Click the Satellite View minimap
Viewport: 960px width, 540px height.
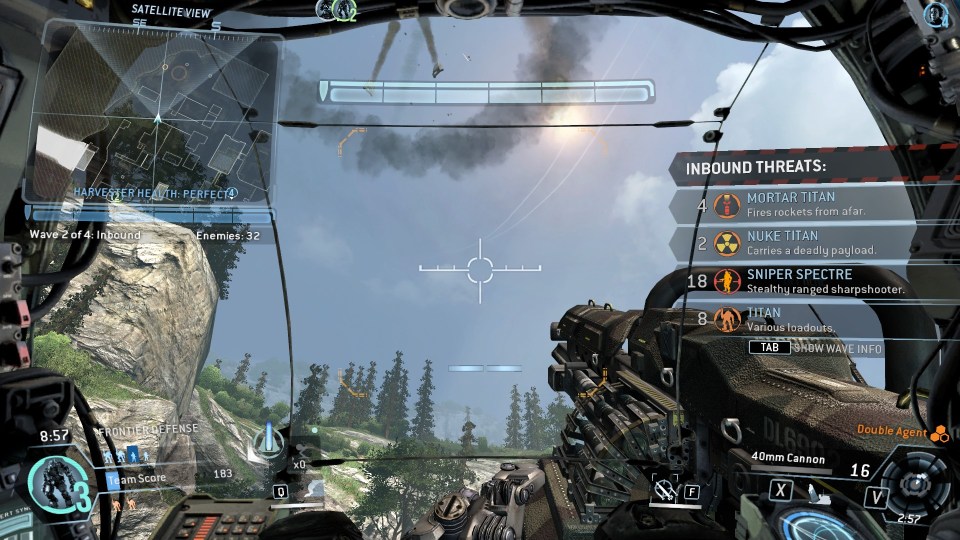click(155, 115)
